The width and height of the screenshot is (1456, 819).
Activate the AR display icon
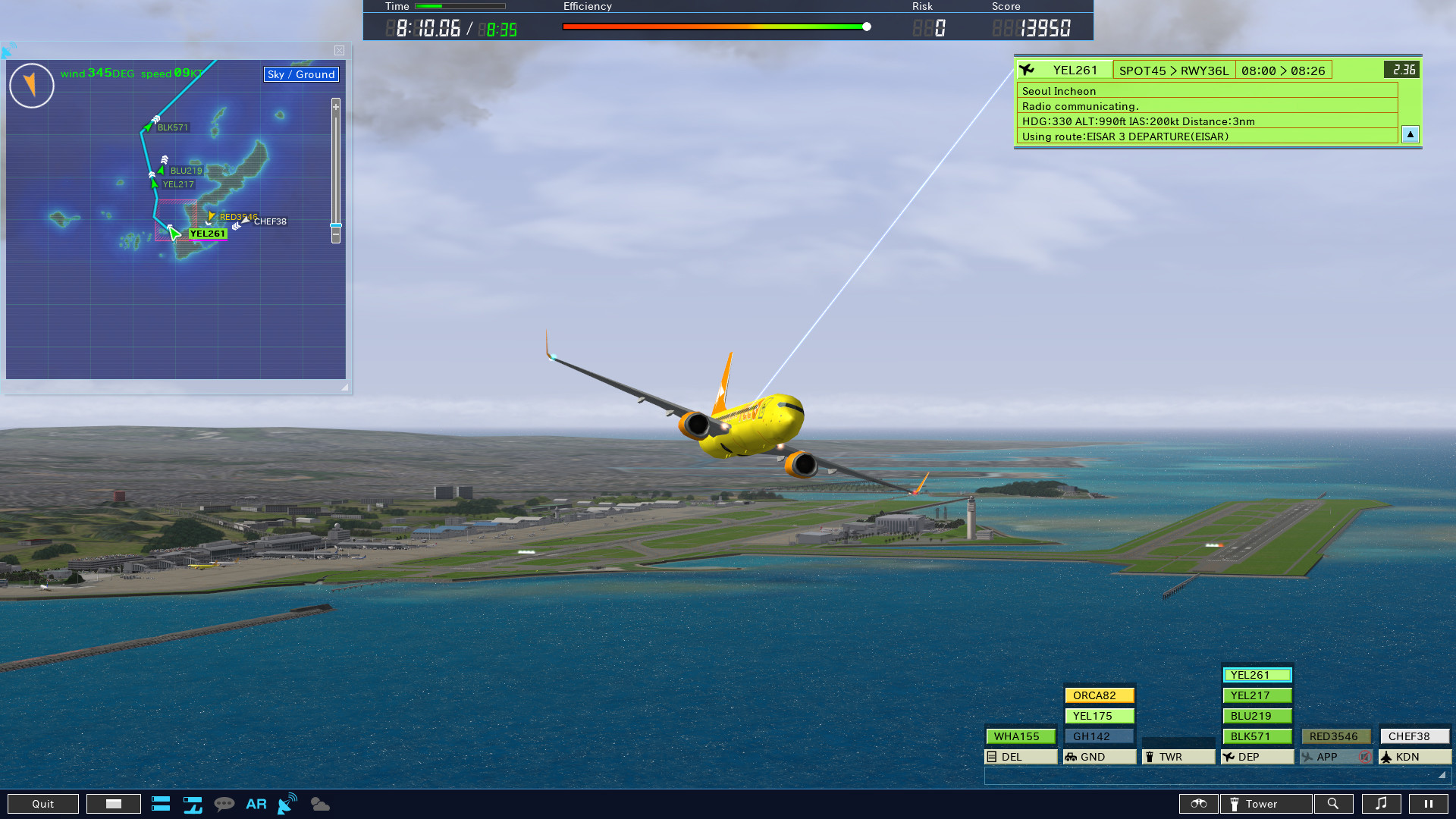point(256,804)
